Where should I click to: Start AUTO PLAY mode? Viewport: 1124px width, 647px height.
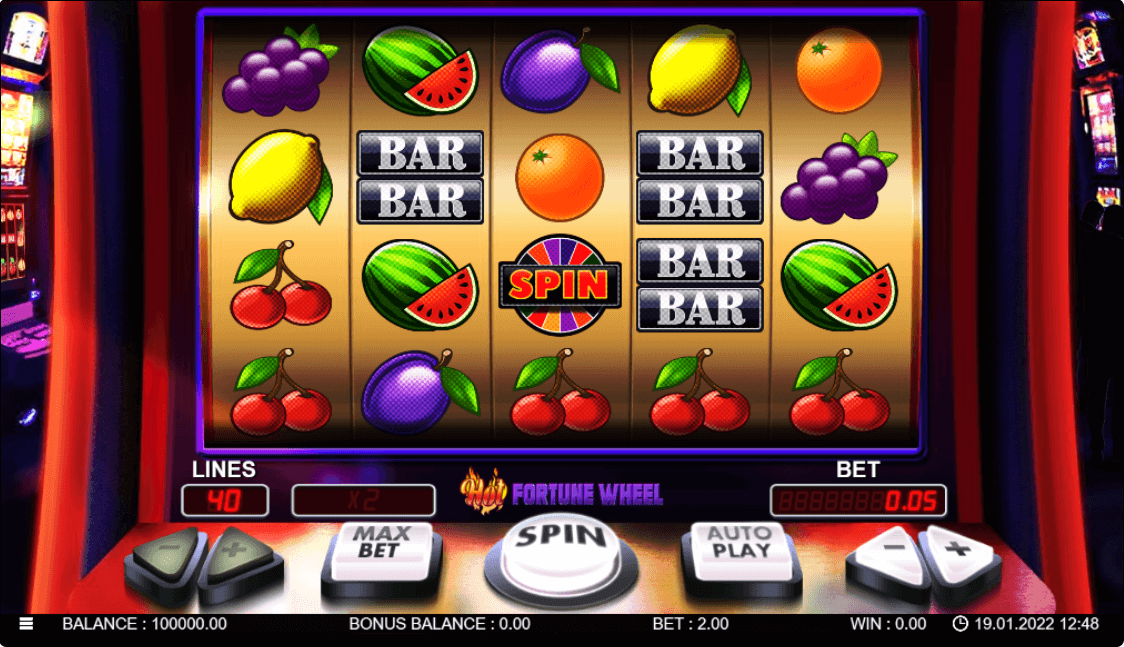[740, 551]
